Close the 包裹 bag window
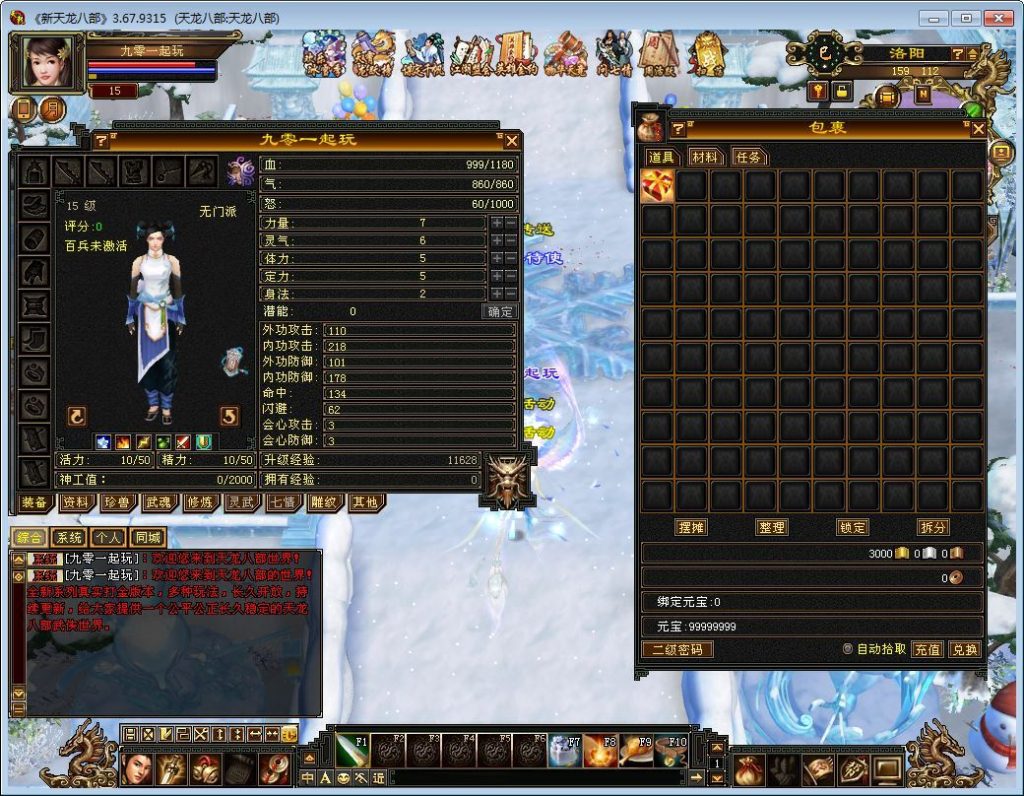This screenshot has width=1024, height=796. click(x=978, y=129)
